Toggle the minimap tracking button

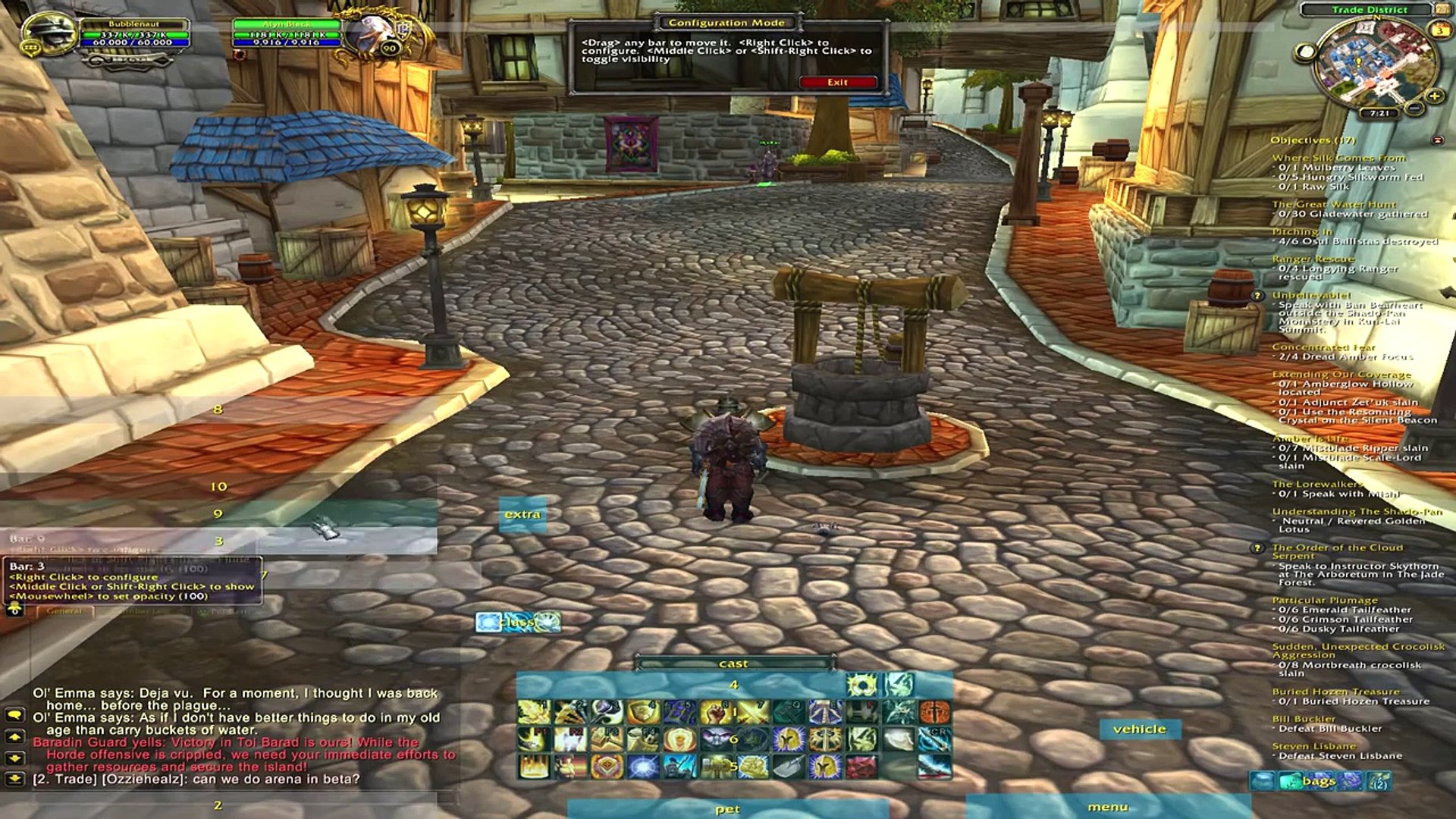coord(1305,52)
